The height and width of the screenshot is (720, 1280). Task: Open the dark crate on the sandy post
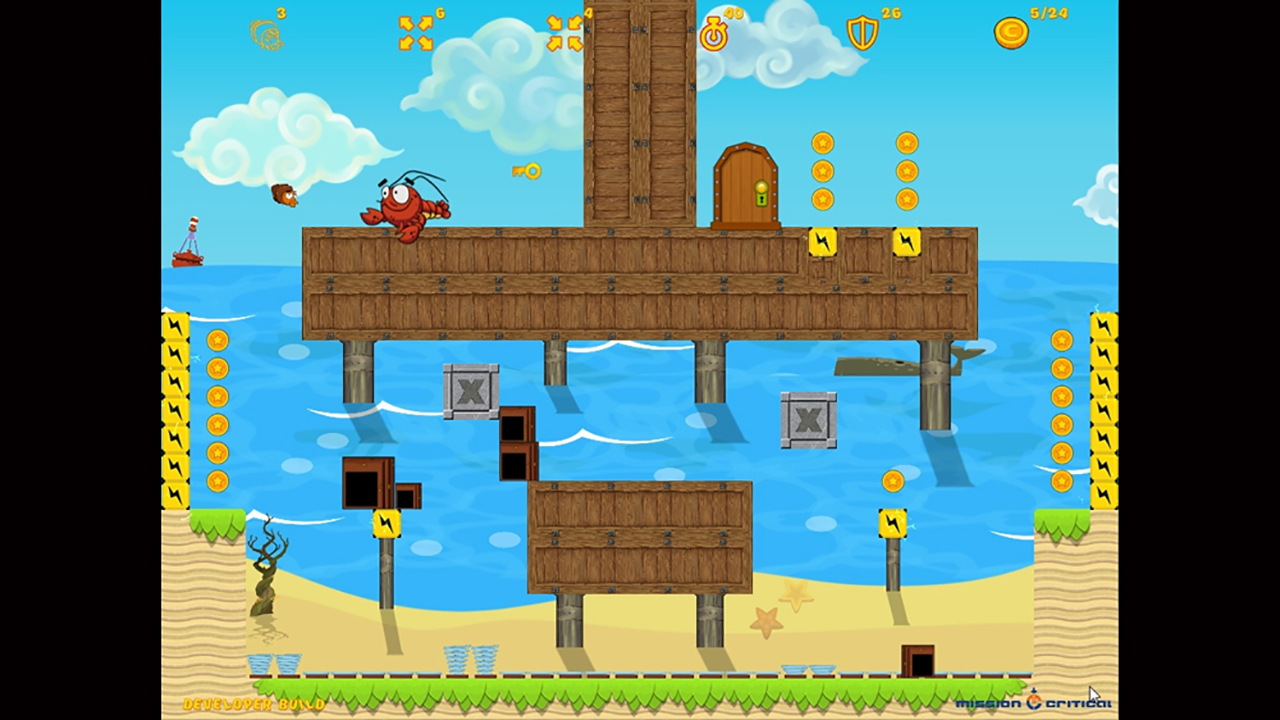pyautogui.click(x=367, y=486)
